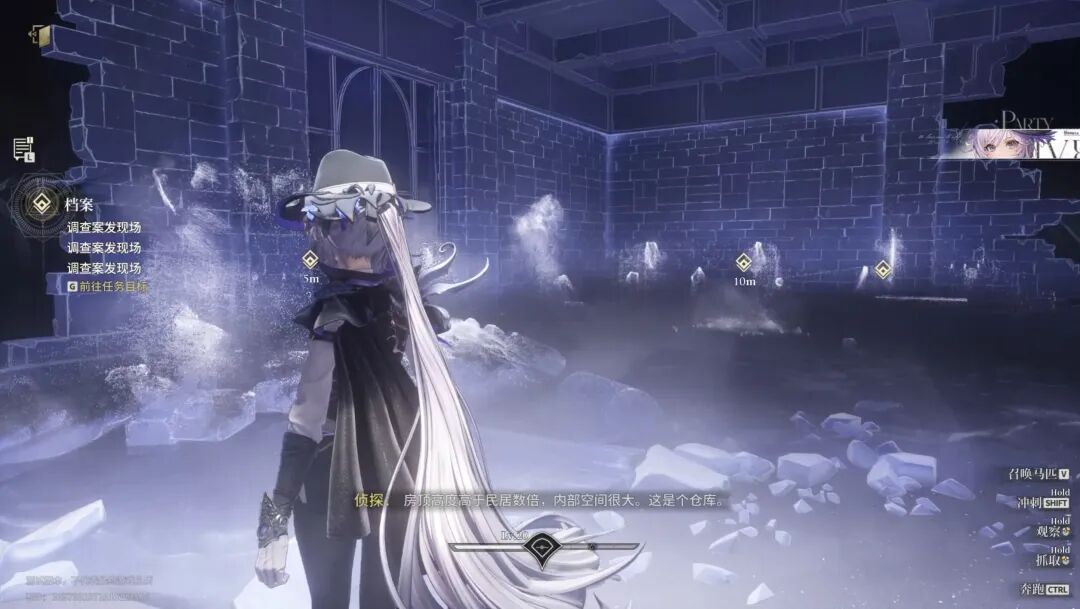Open the quest log list icon
1080x609 pixels.
[x=22, y=150]
